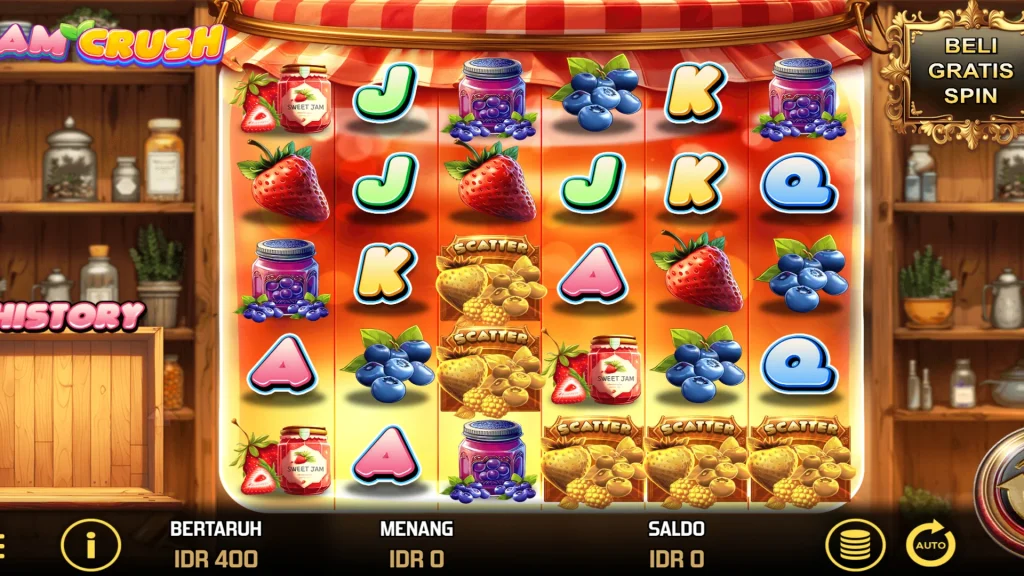Open the Beli Gratis Spin purchase
The image size is (1024, 576).
[957, 70]
